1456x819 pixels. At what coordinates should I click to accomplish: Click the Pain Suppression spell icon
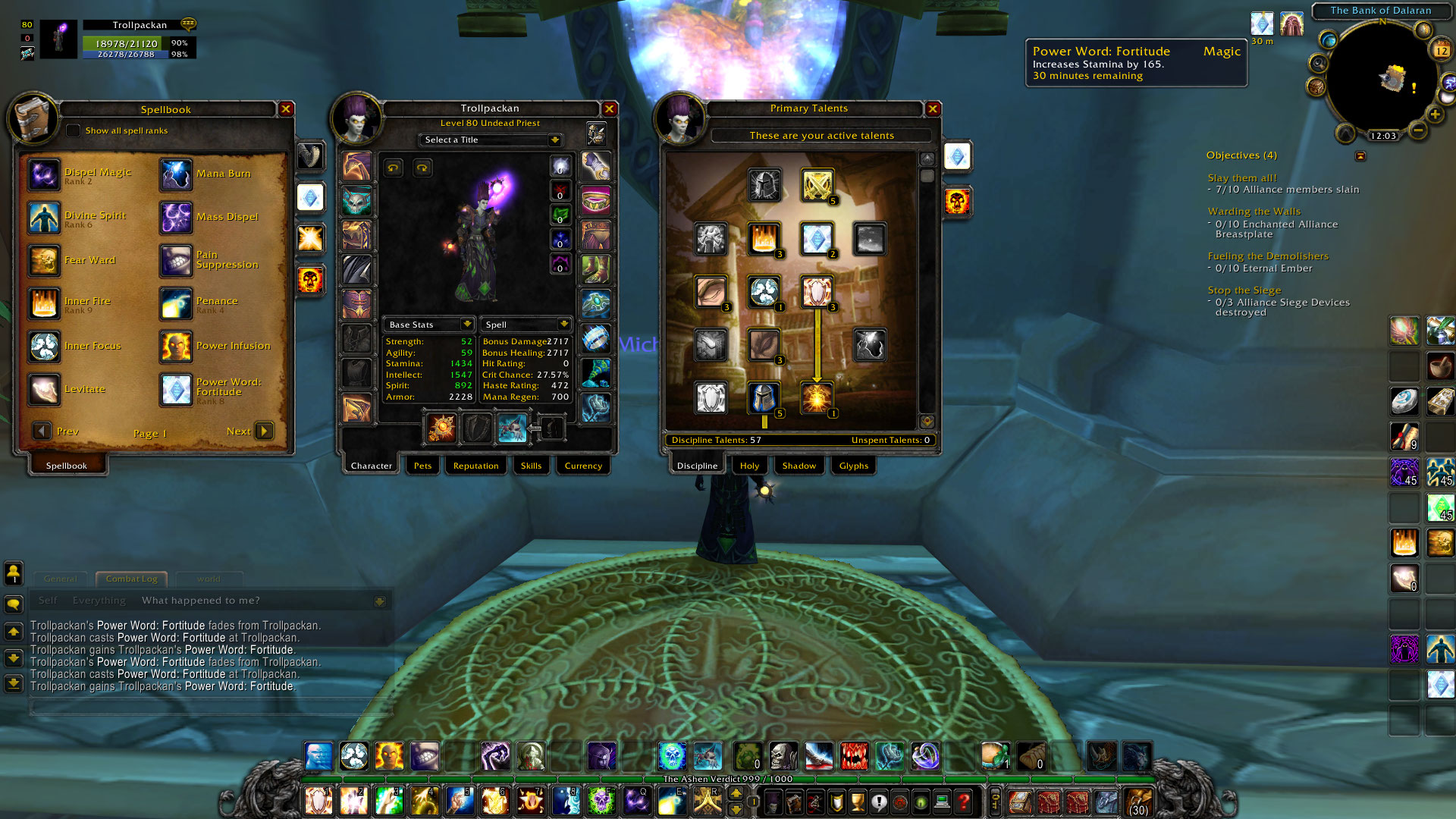176,261
